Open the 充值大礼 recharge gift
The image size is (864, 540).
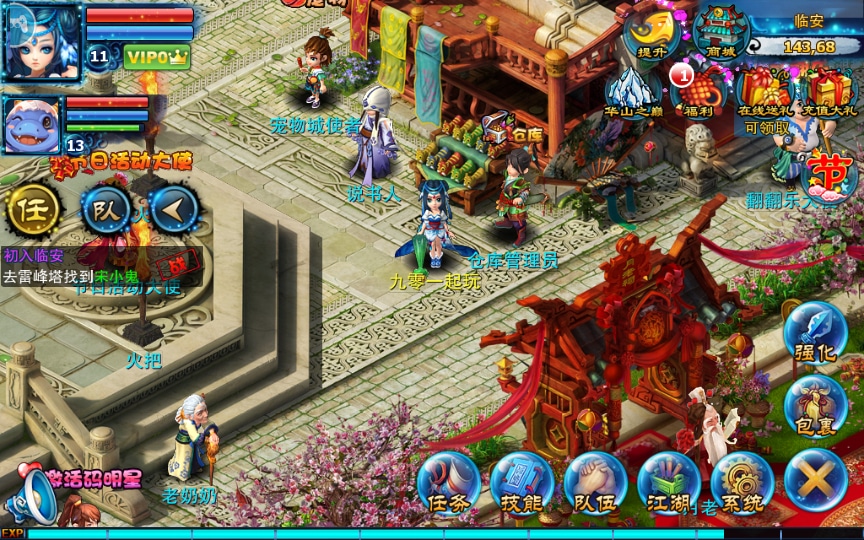point(830,91)
